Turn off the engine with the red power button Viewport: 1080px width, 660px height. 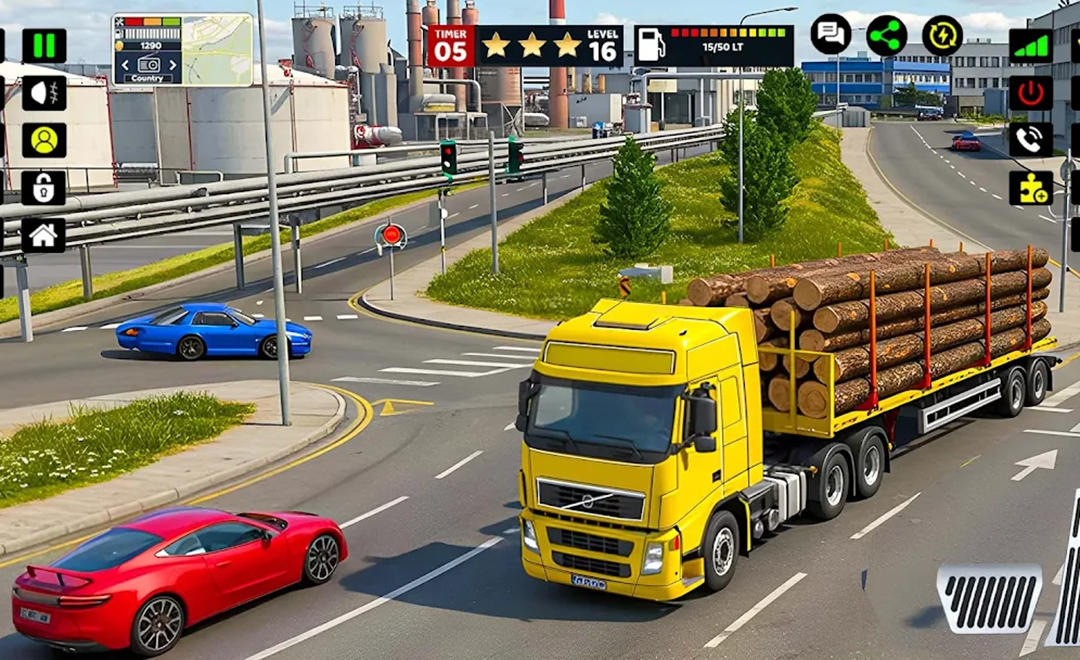tap(1030, 93)
